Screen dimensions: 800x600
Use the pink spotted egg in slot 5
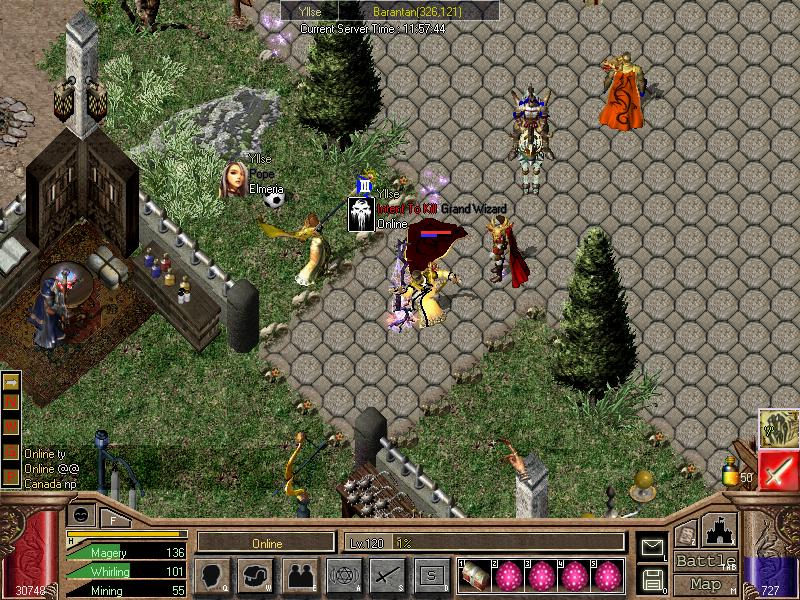(x=609, y=576)
